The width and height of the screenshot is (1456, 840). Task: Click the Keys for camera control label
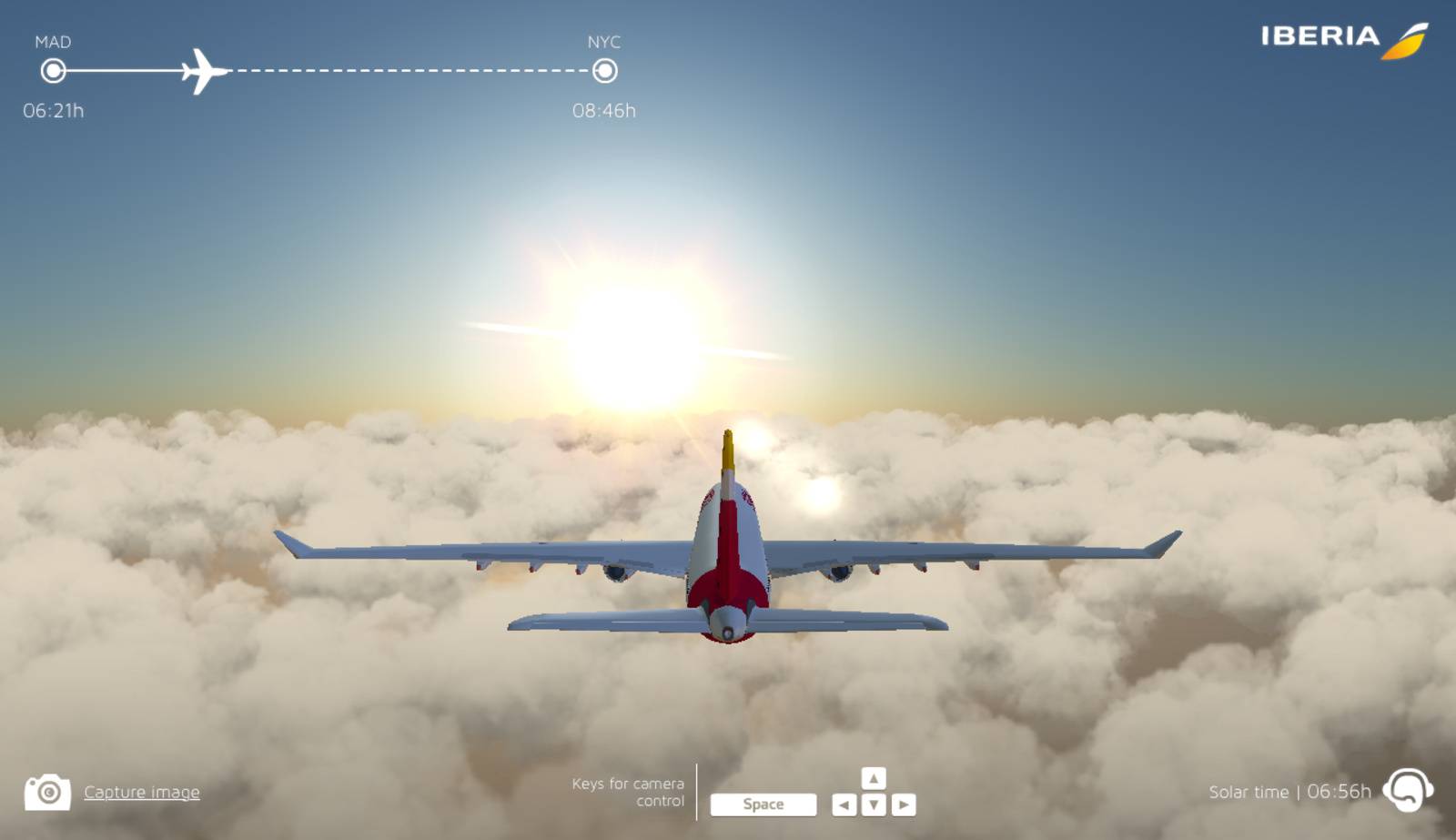tap(628, 792)
